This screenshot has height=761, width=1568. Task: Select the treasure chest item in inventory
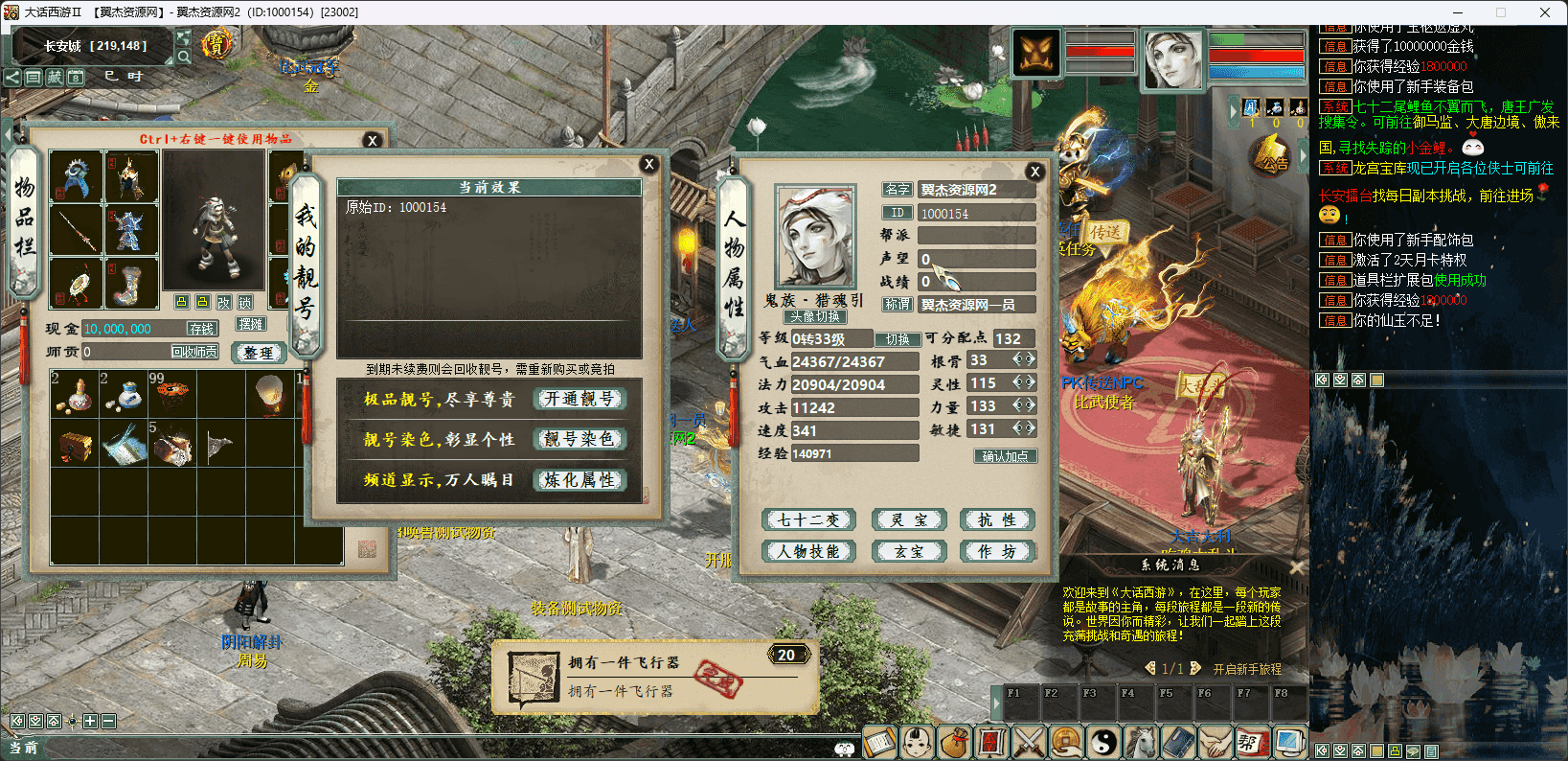(x=76, y=445)
